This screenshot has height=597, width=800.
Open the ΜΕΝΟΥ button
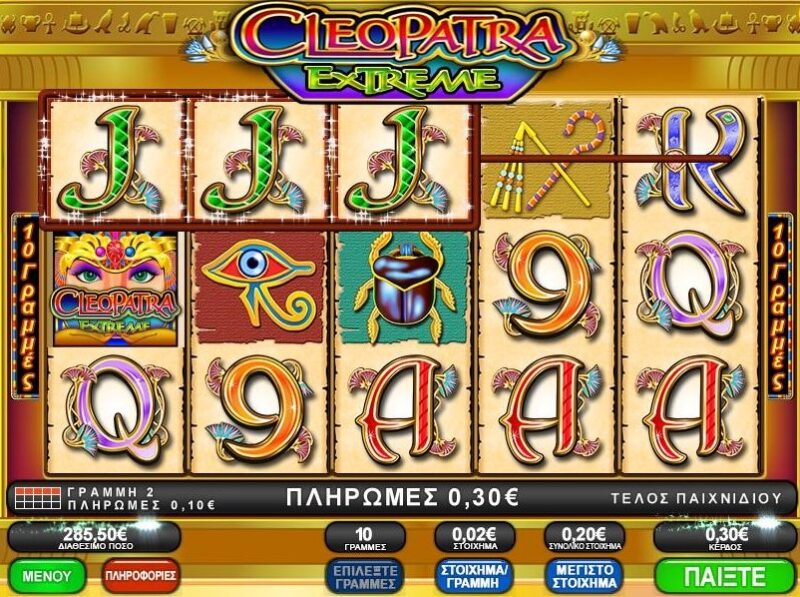pyautogui.click(x=46, y=576)
